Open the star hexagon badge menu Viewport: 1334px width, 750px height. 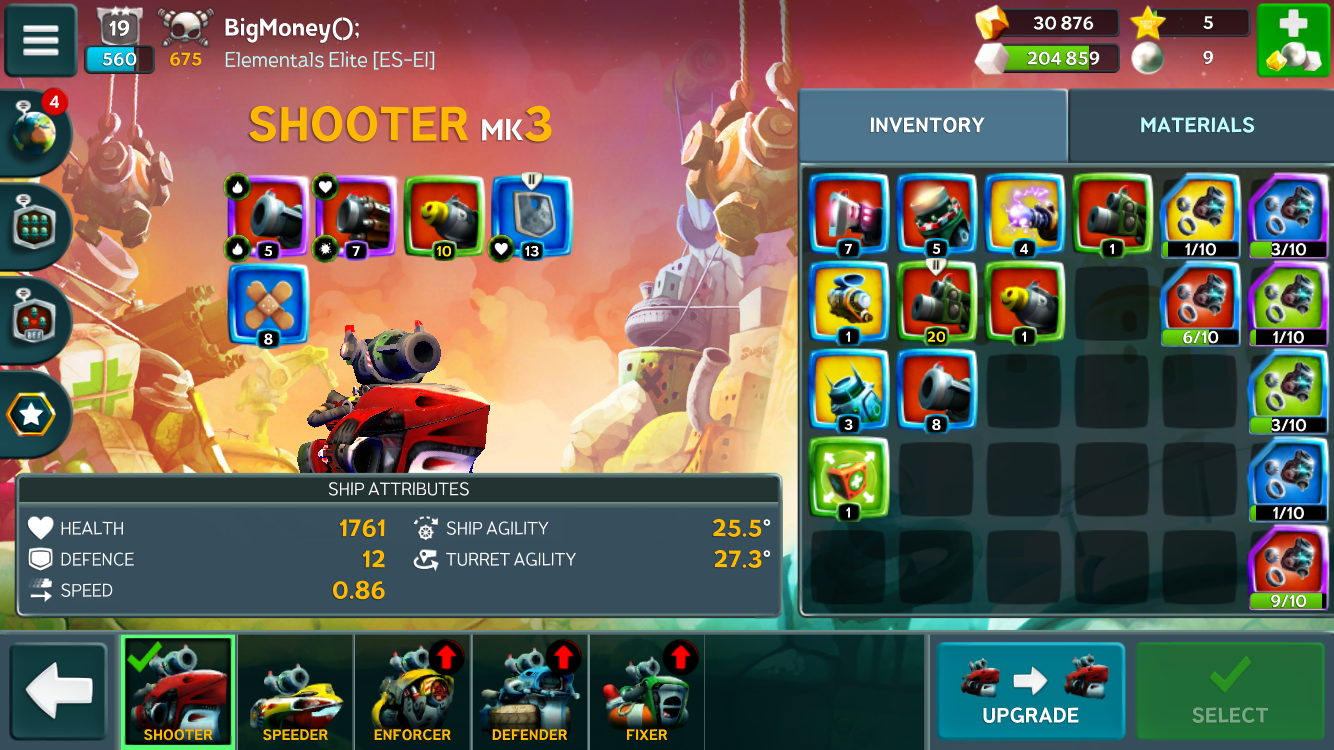pos(32,415)
